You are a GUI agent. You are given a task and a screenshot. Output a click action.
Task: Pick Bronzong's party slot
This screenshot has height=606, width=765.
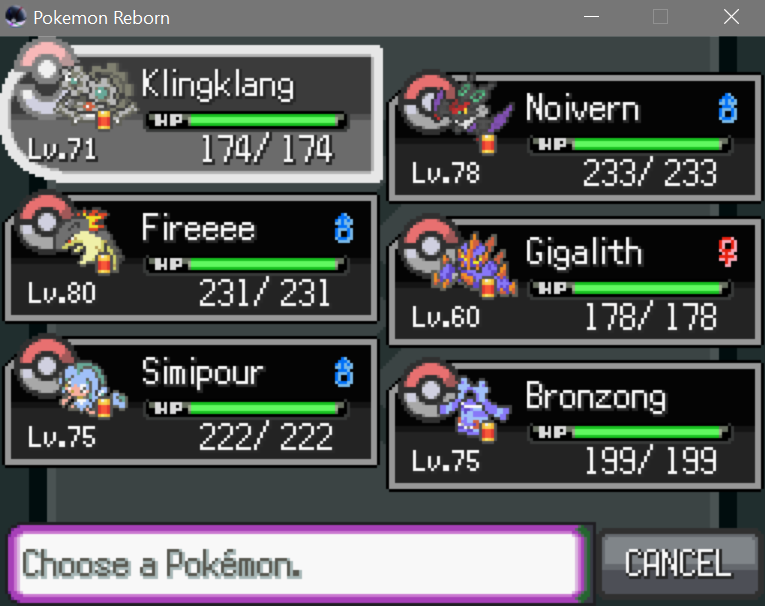pos(573,425)
